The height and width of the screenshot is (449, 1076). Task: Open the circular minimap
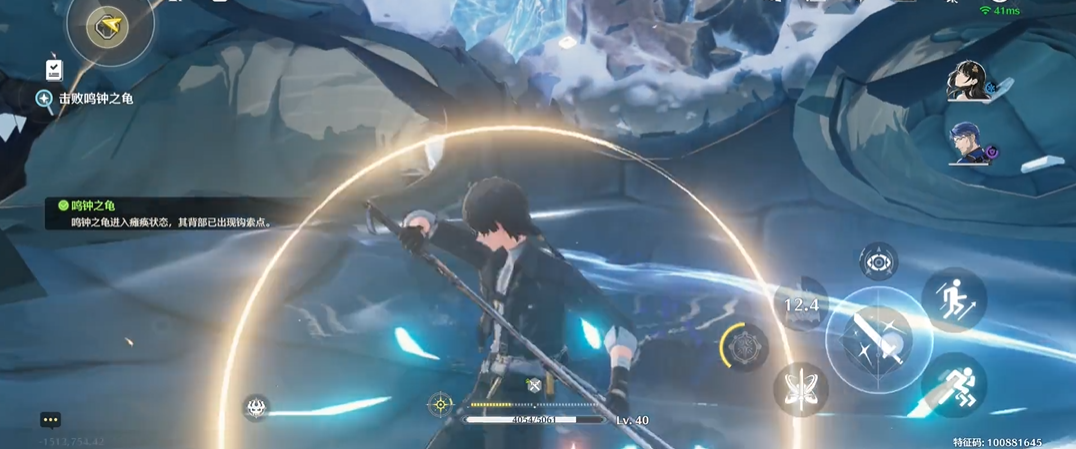click(x=110, y=28)
